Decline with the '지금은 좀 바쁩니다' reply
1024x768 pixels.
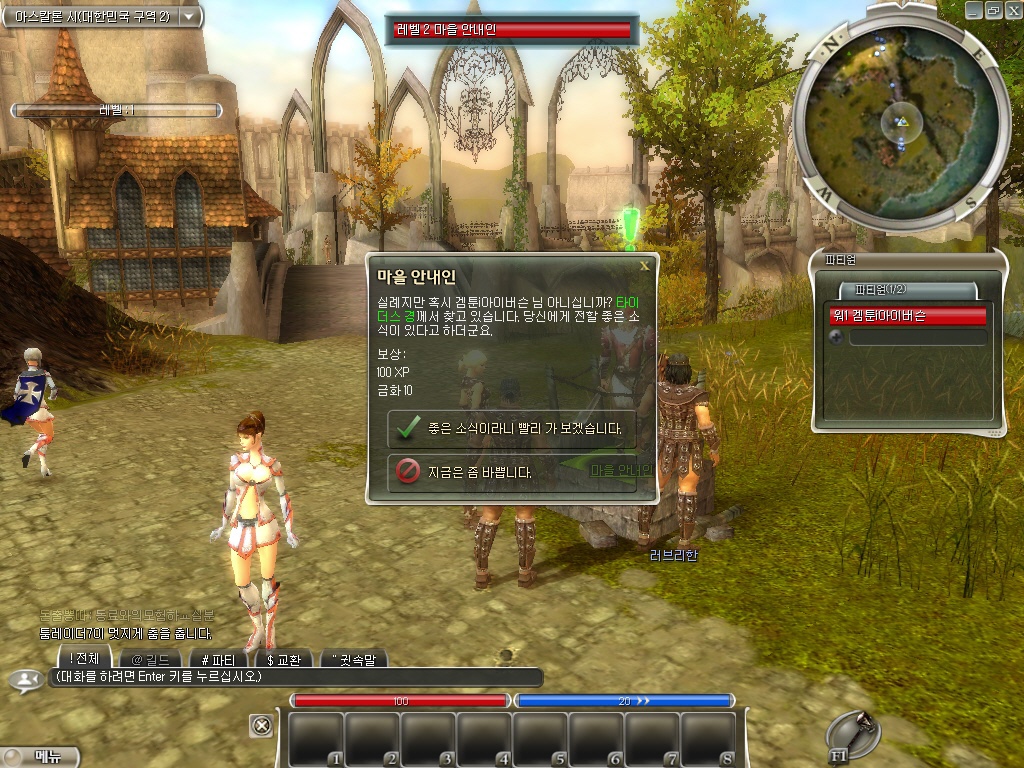tap(511, 472)
